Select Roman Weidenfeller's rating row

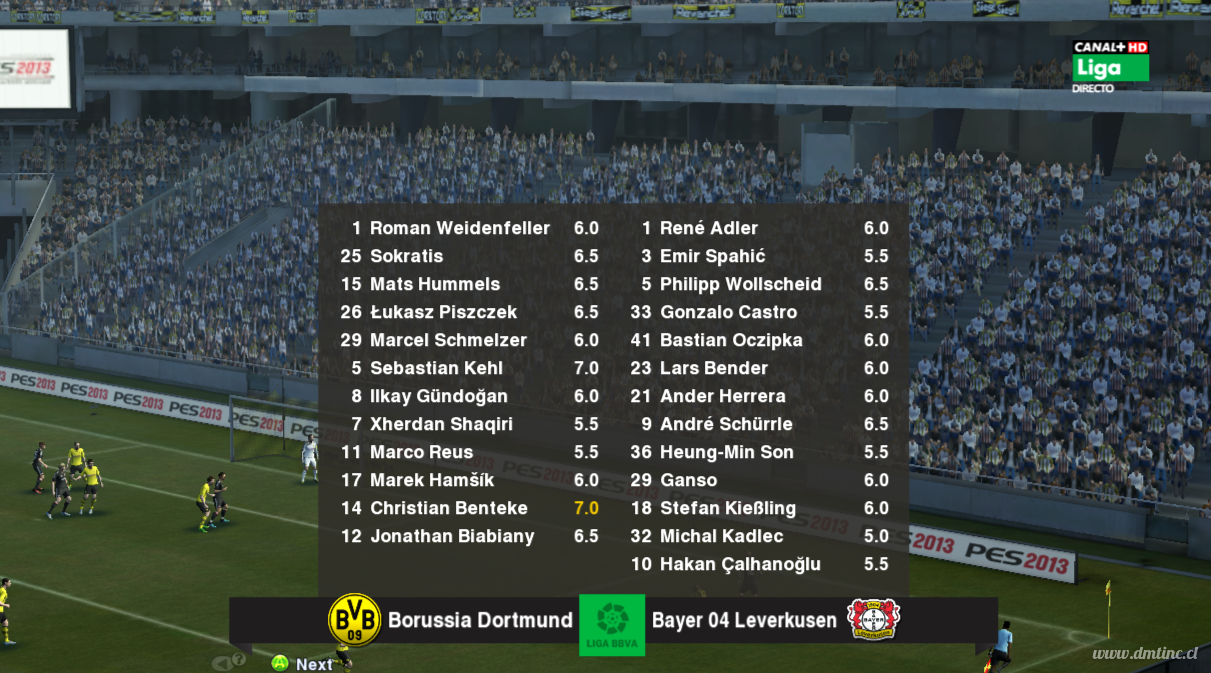click(460, 228)
